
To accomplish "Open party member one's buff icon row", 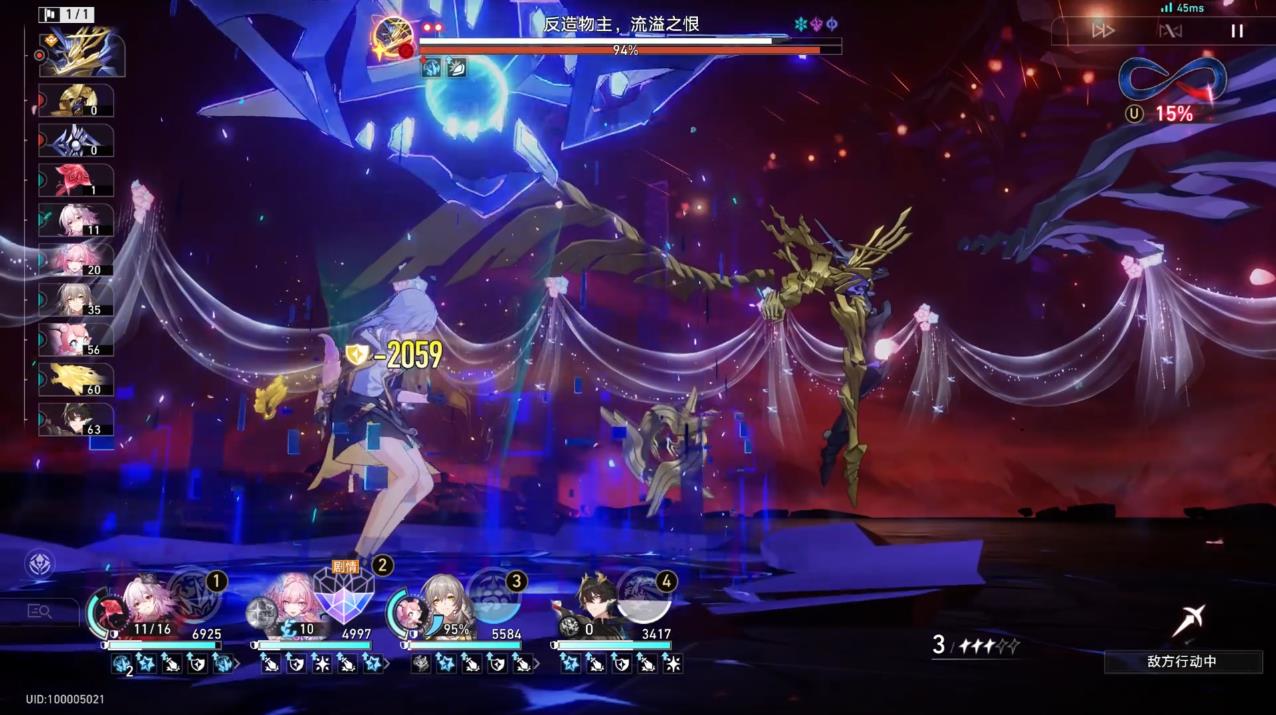I will coord(172,663).
